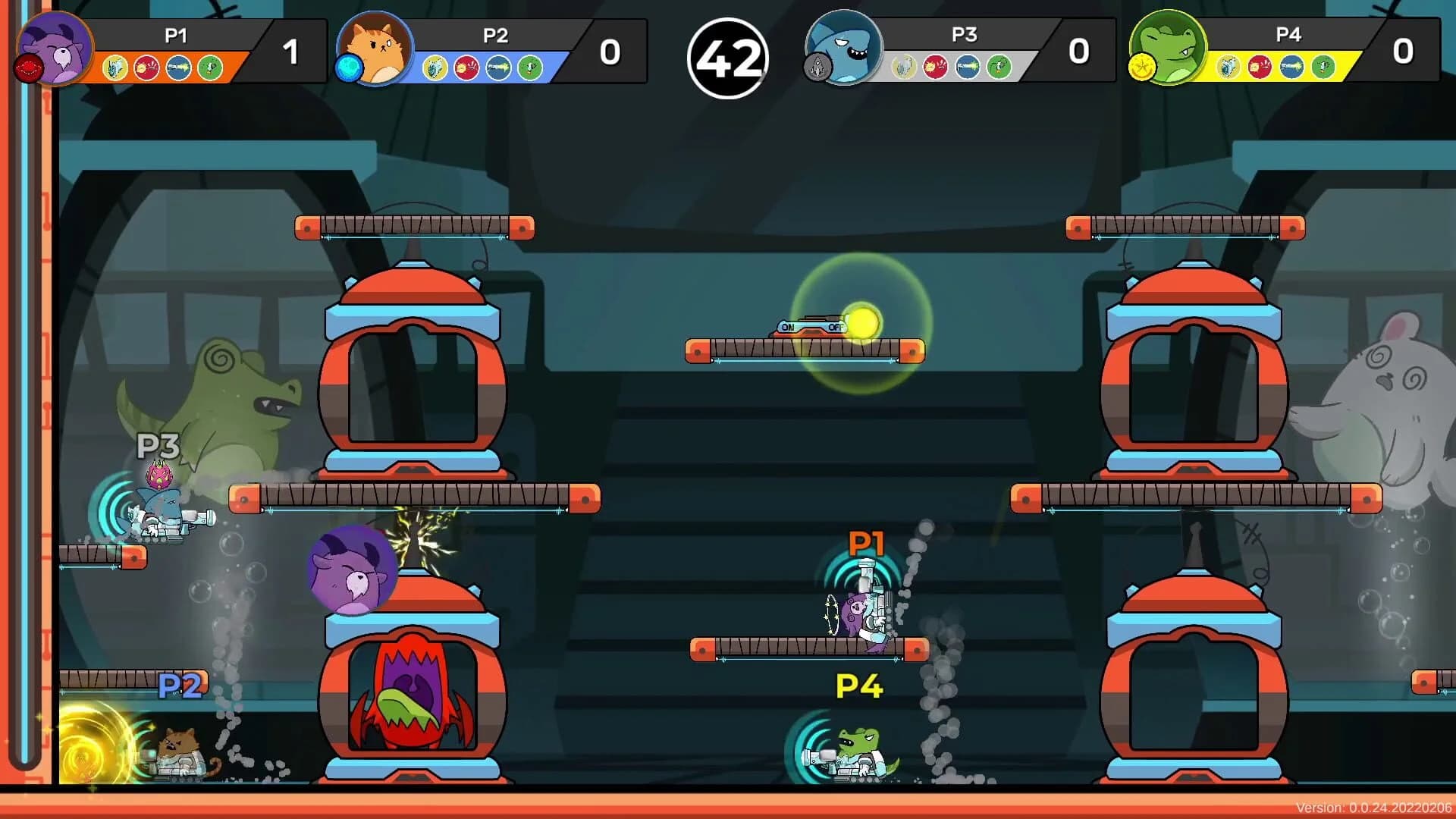Click P3's gray droplet badge

817,66
